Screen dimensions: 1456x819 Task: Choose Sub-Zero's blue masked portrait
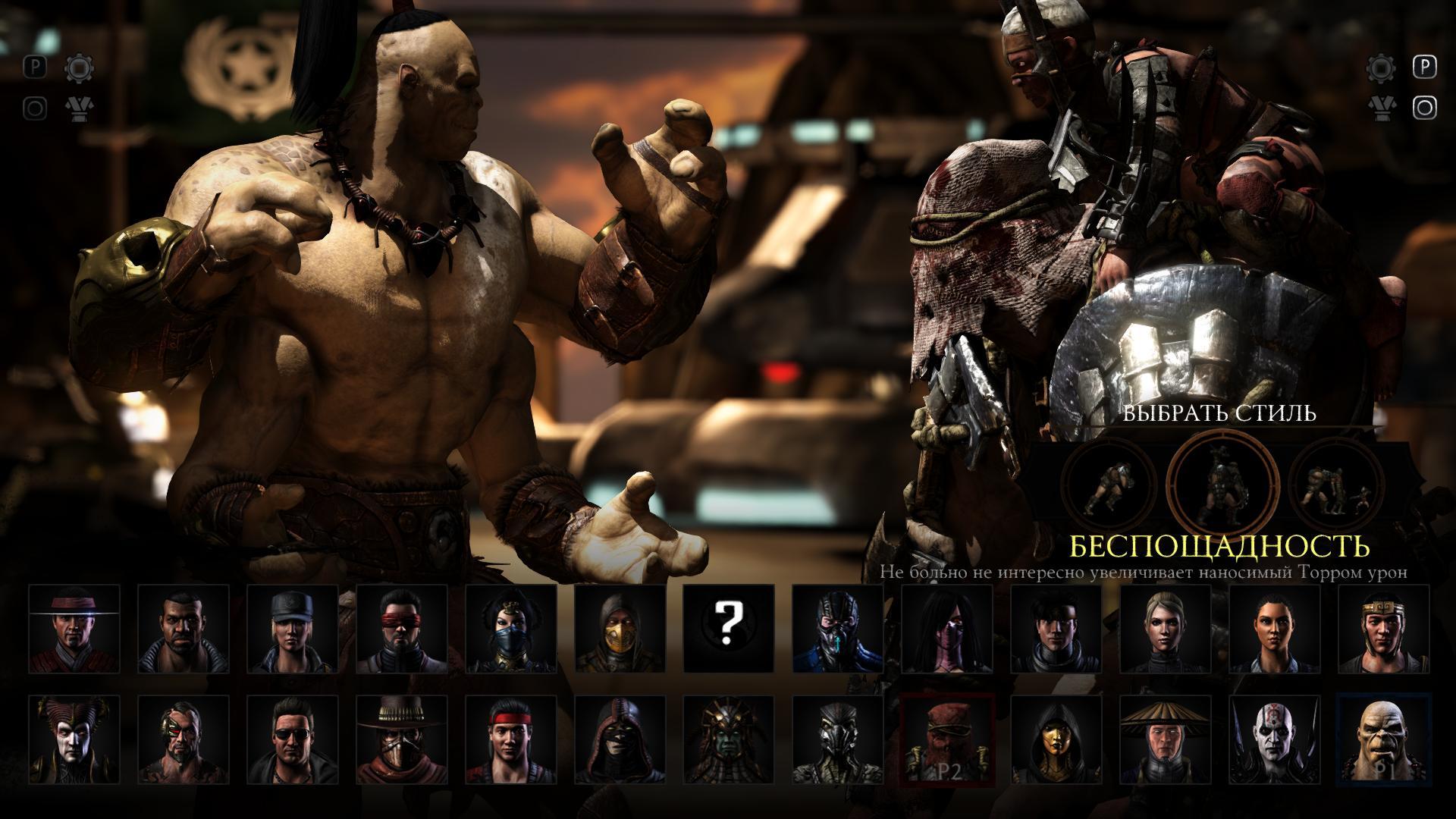839,629
